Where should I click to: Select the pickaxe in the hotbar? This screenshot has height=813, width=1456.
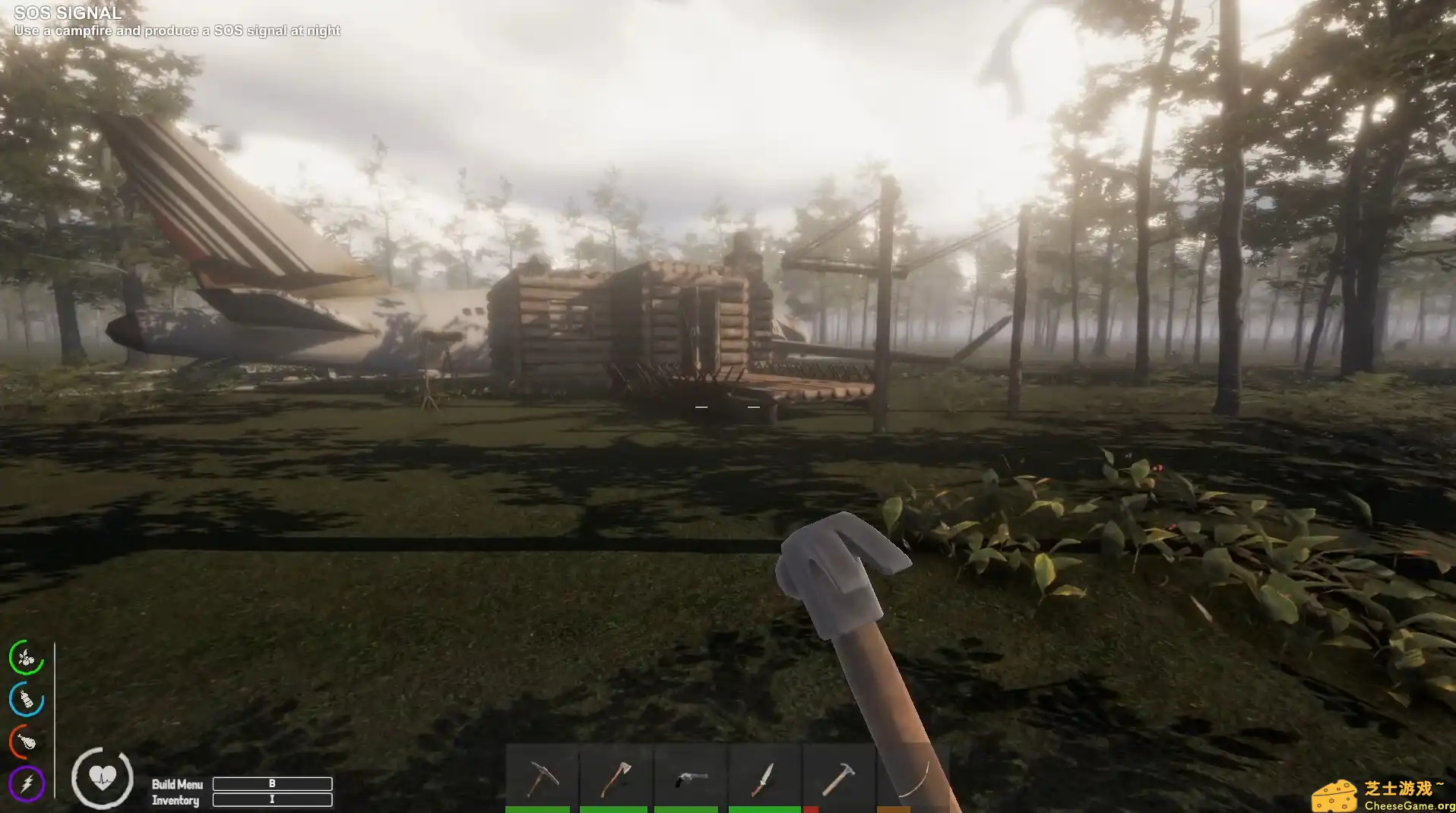tap(543, 775)
